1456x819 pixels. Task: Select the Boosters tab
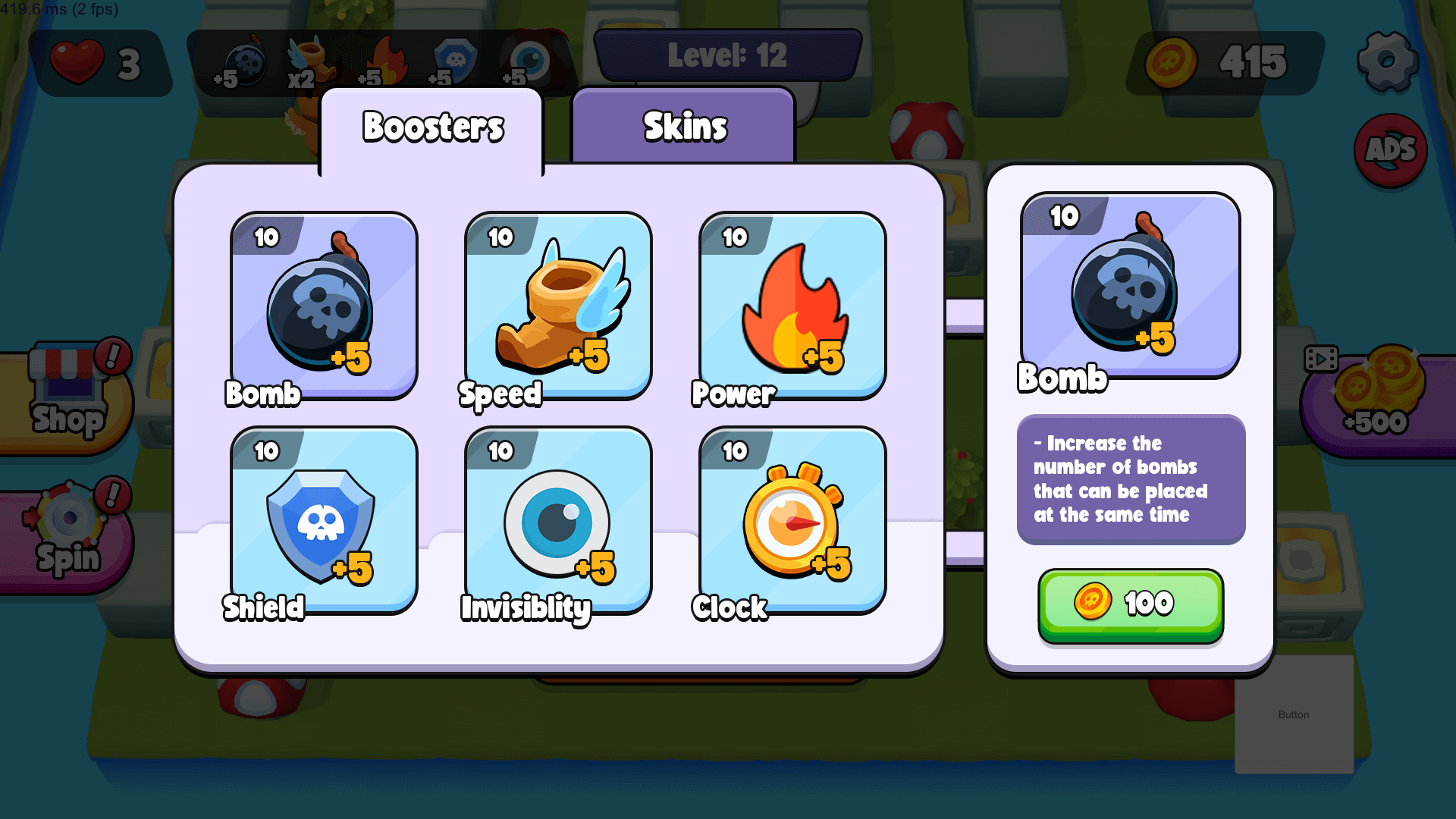pos(432,127)
